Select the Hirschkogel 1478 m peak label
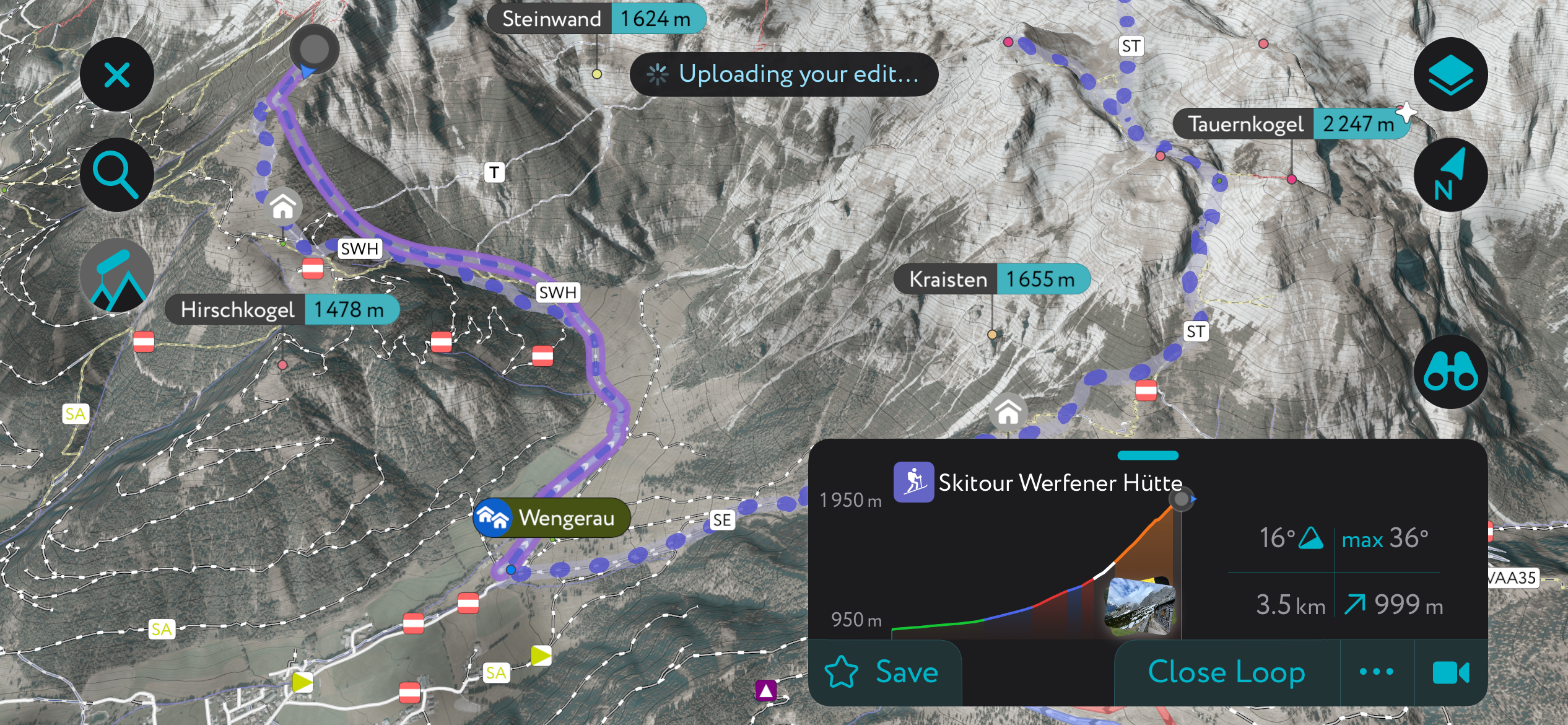The height and width of the screenshot is (725, 1568). pyautogui.click(x=282, y=309)
